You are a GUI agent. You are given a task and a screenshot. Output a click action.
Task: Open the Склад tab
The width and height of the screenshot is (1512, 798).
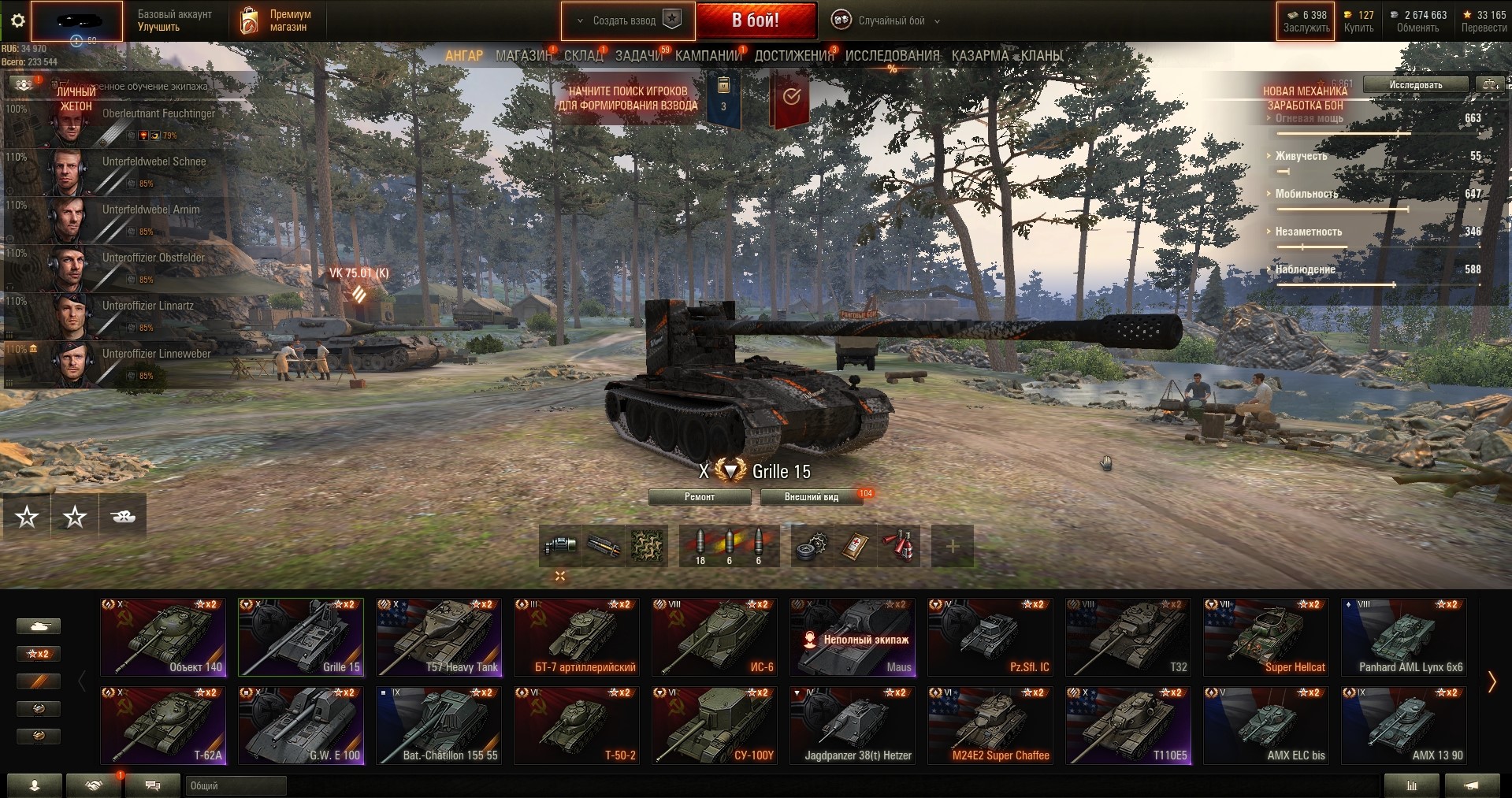click(583, 56)
